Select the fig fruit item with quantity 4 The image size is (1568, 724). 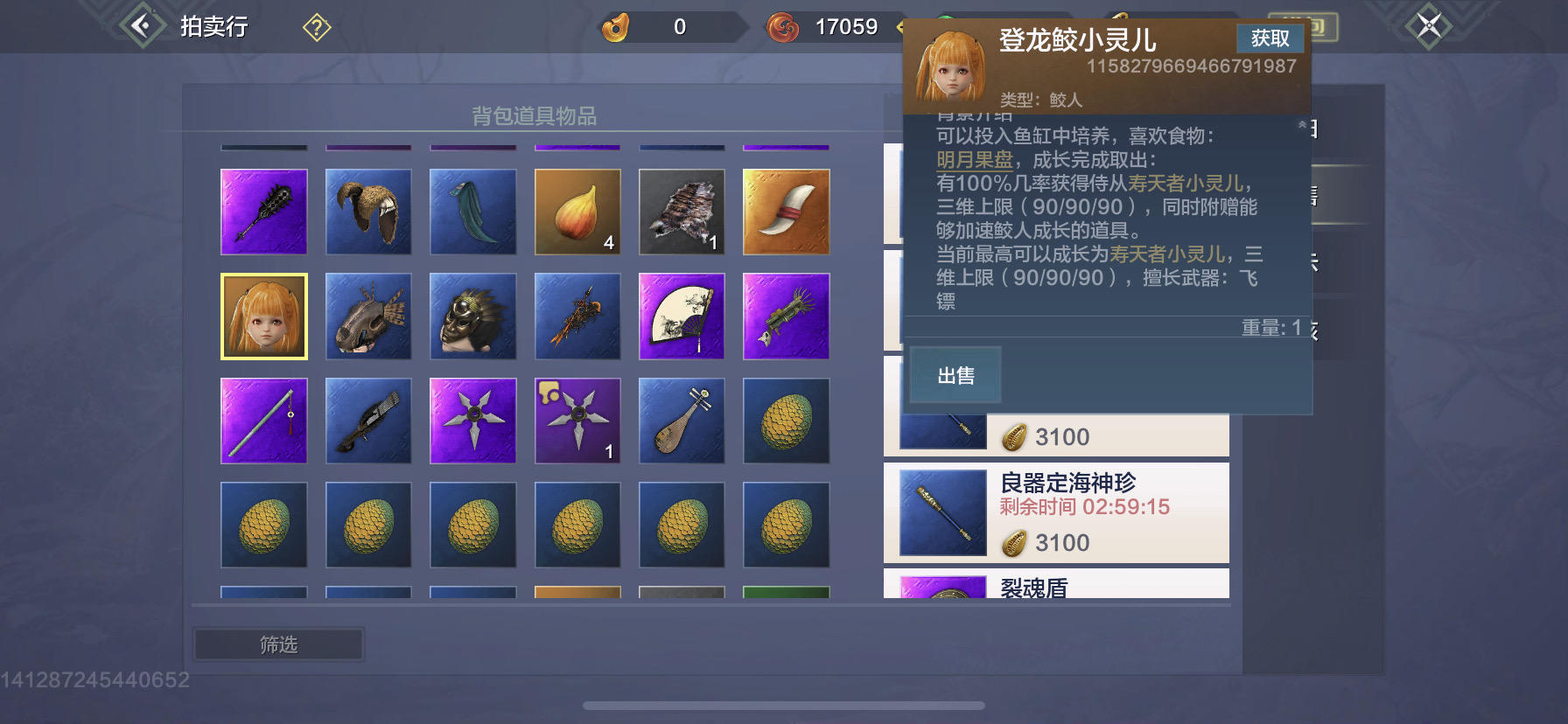[x=577, y=212]
